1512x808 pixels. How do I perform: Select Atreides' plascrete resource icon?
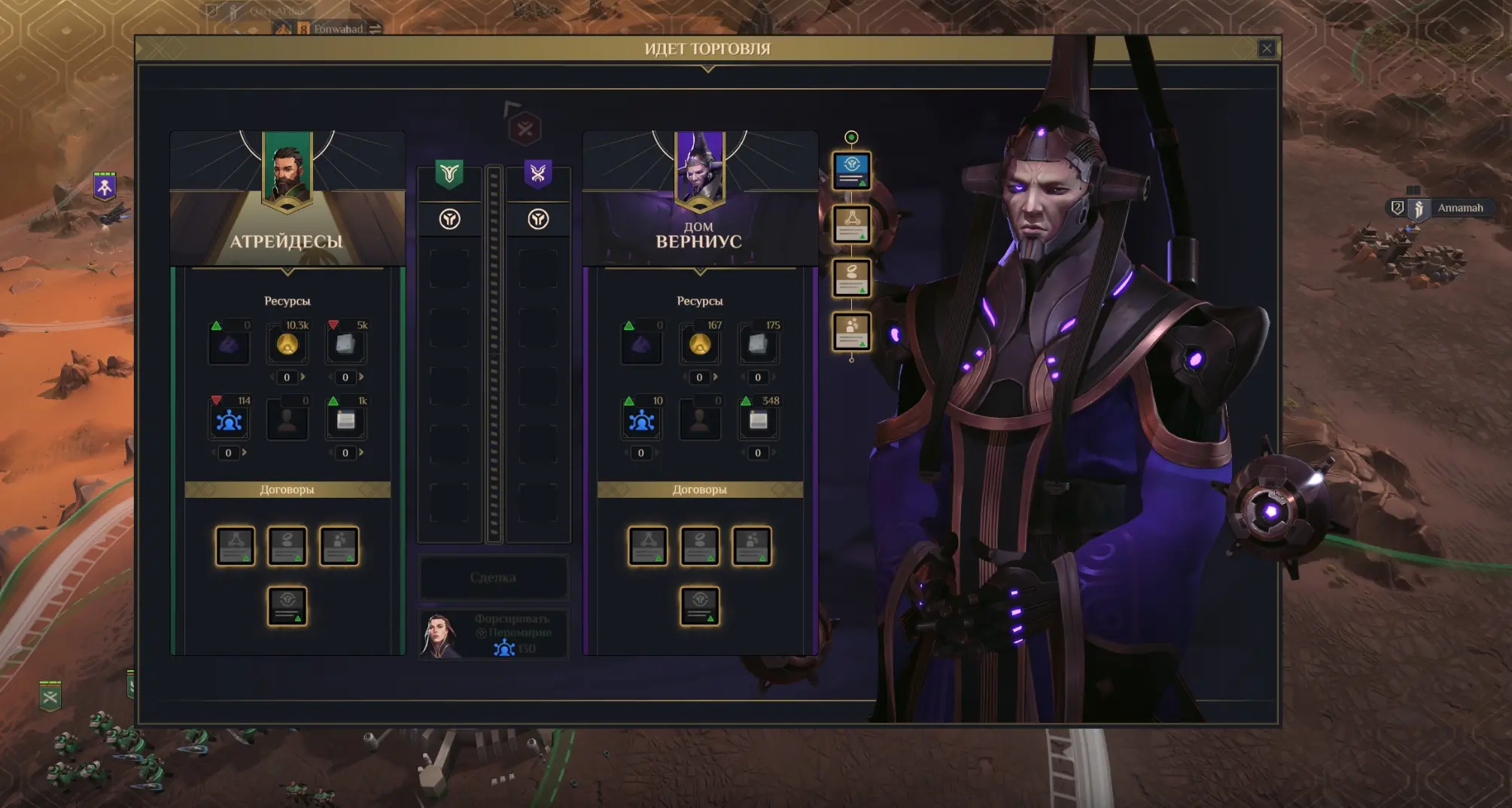[345, 346]
